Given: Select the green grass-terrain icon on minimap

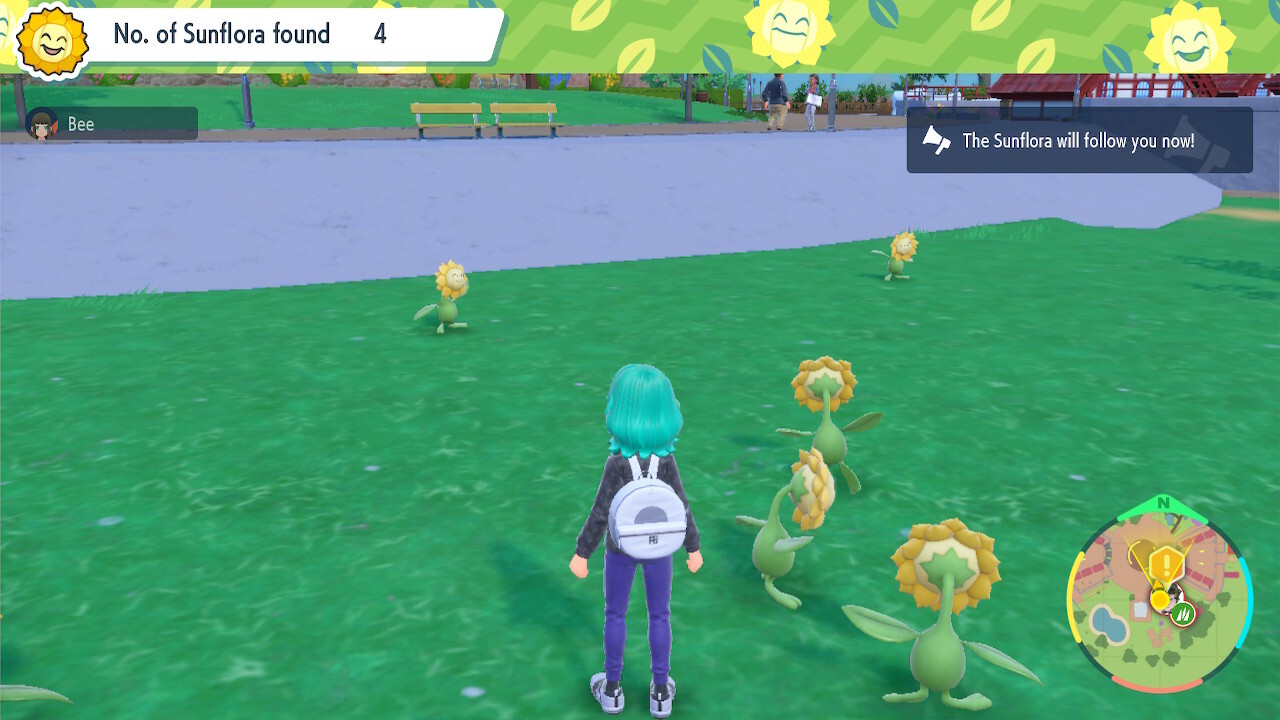Looking at the screenshot, I should [x=1183, y=614].
